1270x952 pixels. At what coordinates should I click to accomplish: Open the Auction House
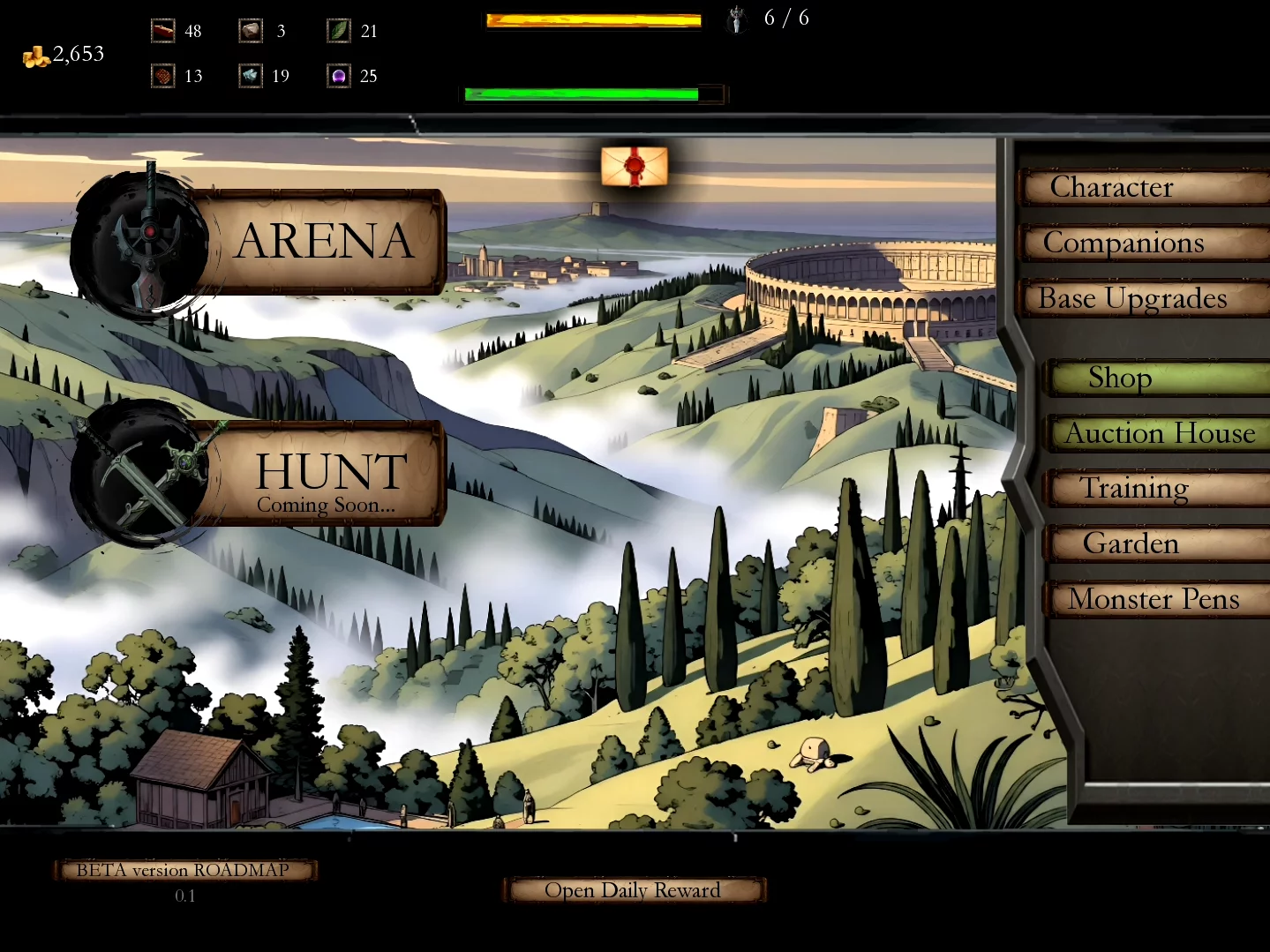(1157, 433)
